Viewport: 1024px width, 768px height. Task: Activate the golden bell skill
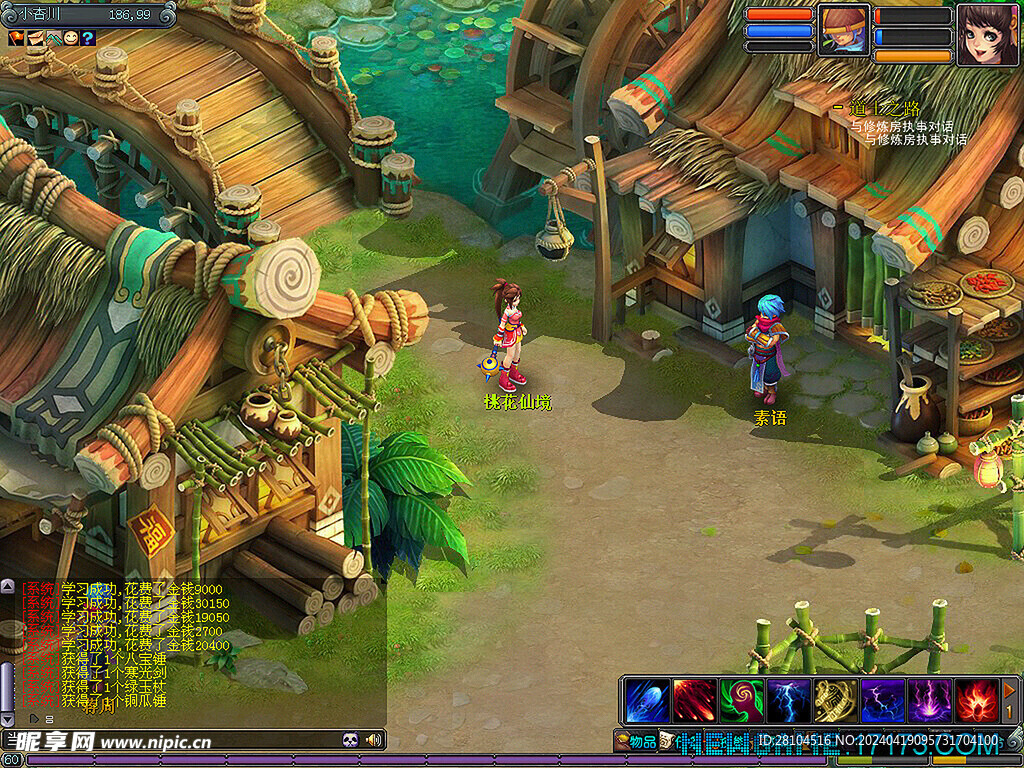835,700
